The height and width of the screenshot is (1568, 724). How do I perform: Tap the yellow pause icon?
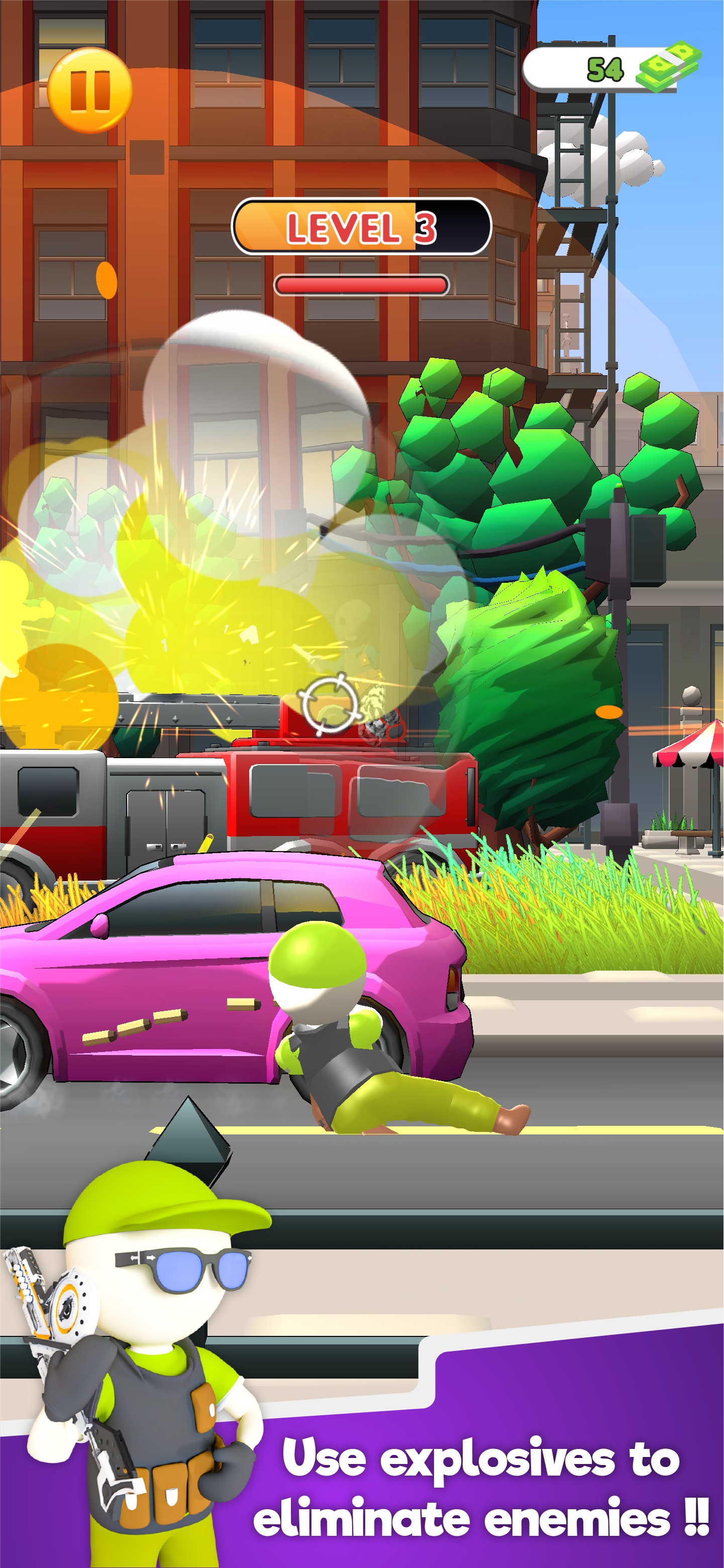(89, 89)
